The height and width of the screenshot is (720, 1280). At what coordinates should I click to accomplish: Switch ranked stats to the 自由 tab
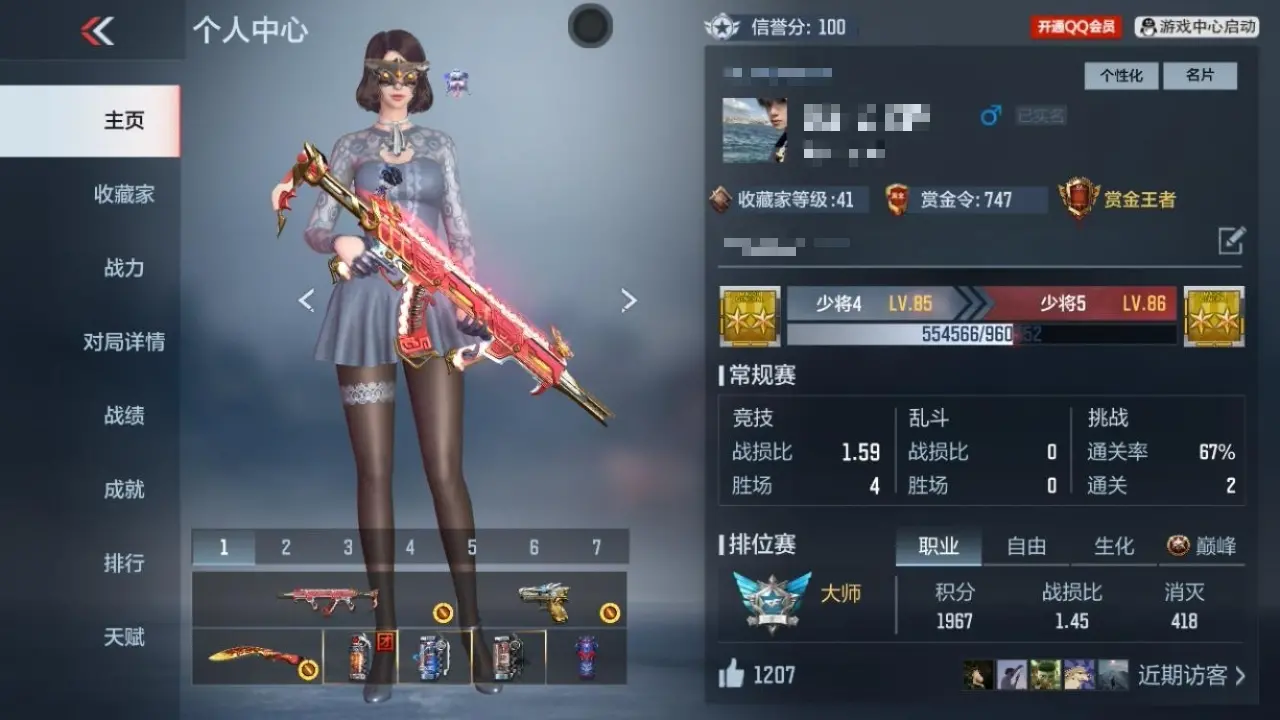tap(1026, 546)
